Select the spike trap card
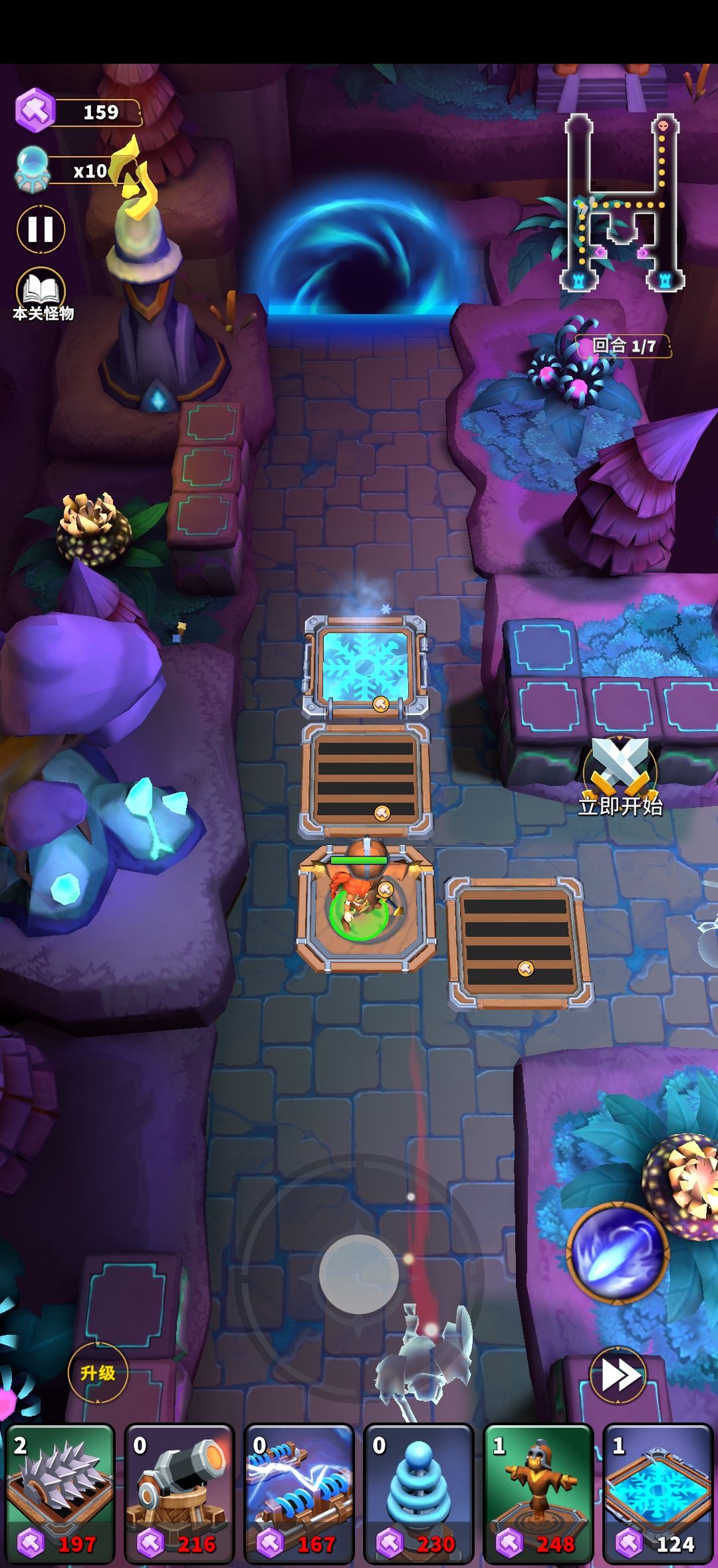The height and width of the screenshot is (1568, 718). [x=60, y=1492]
